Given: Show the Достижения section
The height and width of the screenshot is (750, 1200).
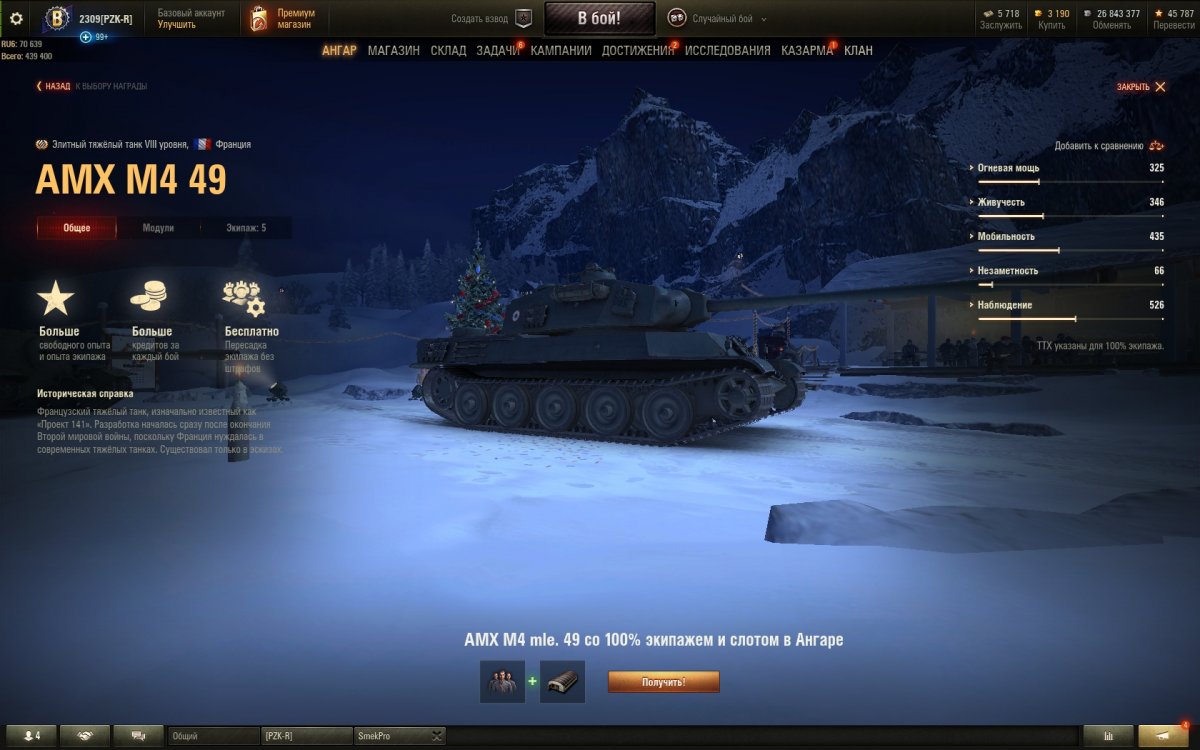Looking at the screenshot, I should pyautogui.click(x=638, y=50).
